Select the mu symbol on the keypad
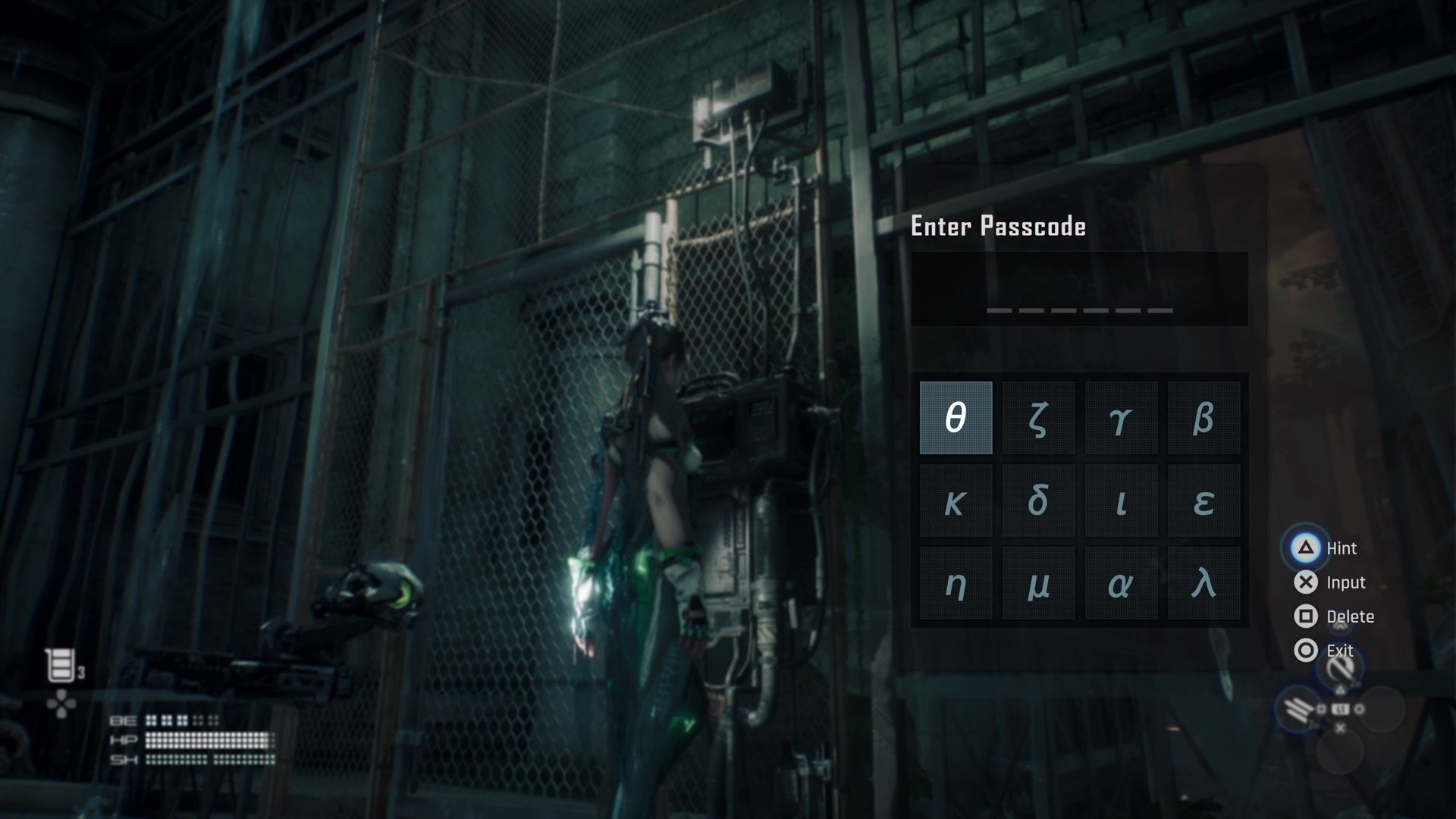Image resolution: width=1456 pixels, height=819 pixels. pyautogui.click(x=1037, y=583)
